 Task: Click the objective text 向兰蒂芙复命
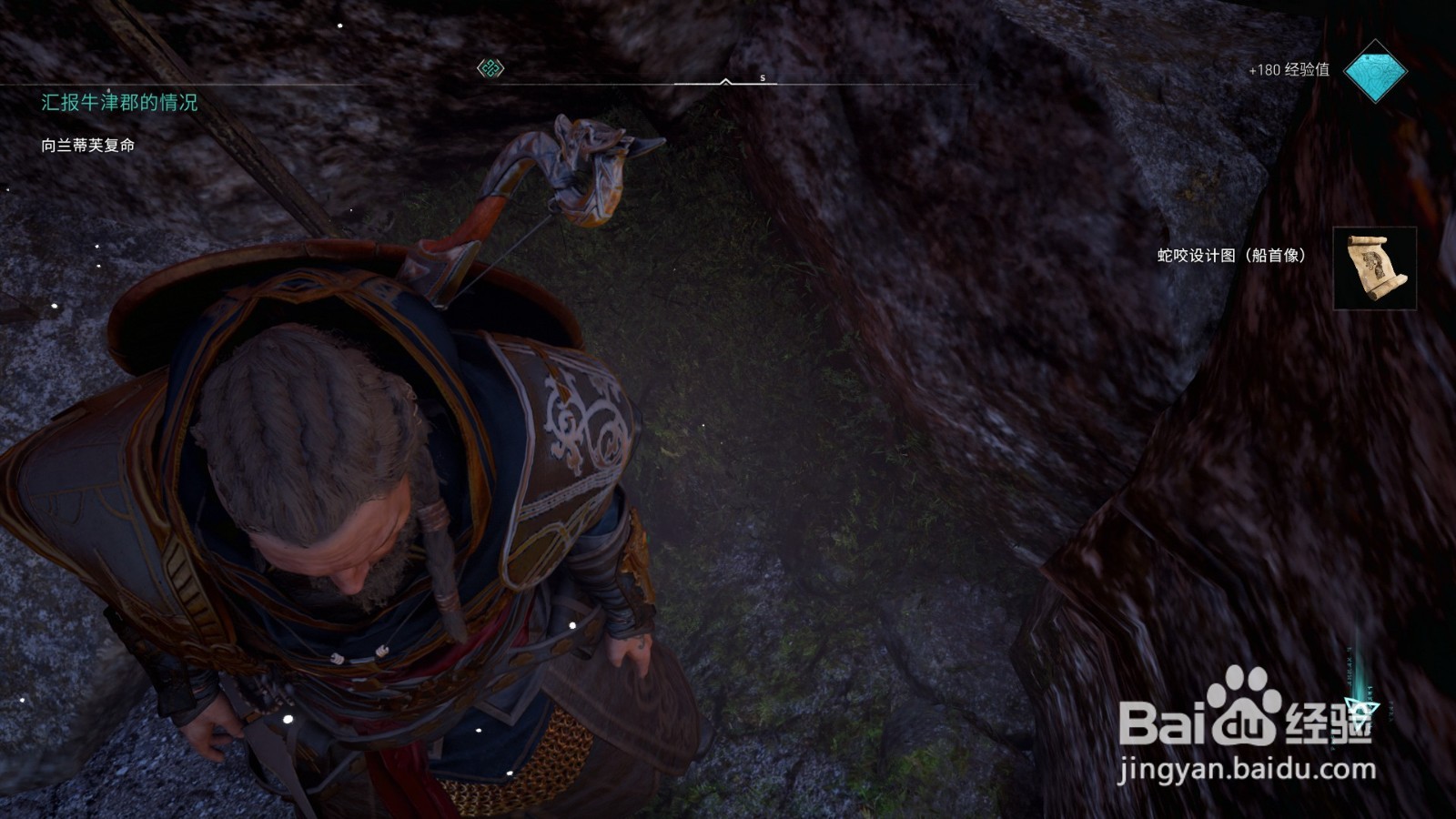88,146
